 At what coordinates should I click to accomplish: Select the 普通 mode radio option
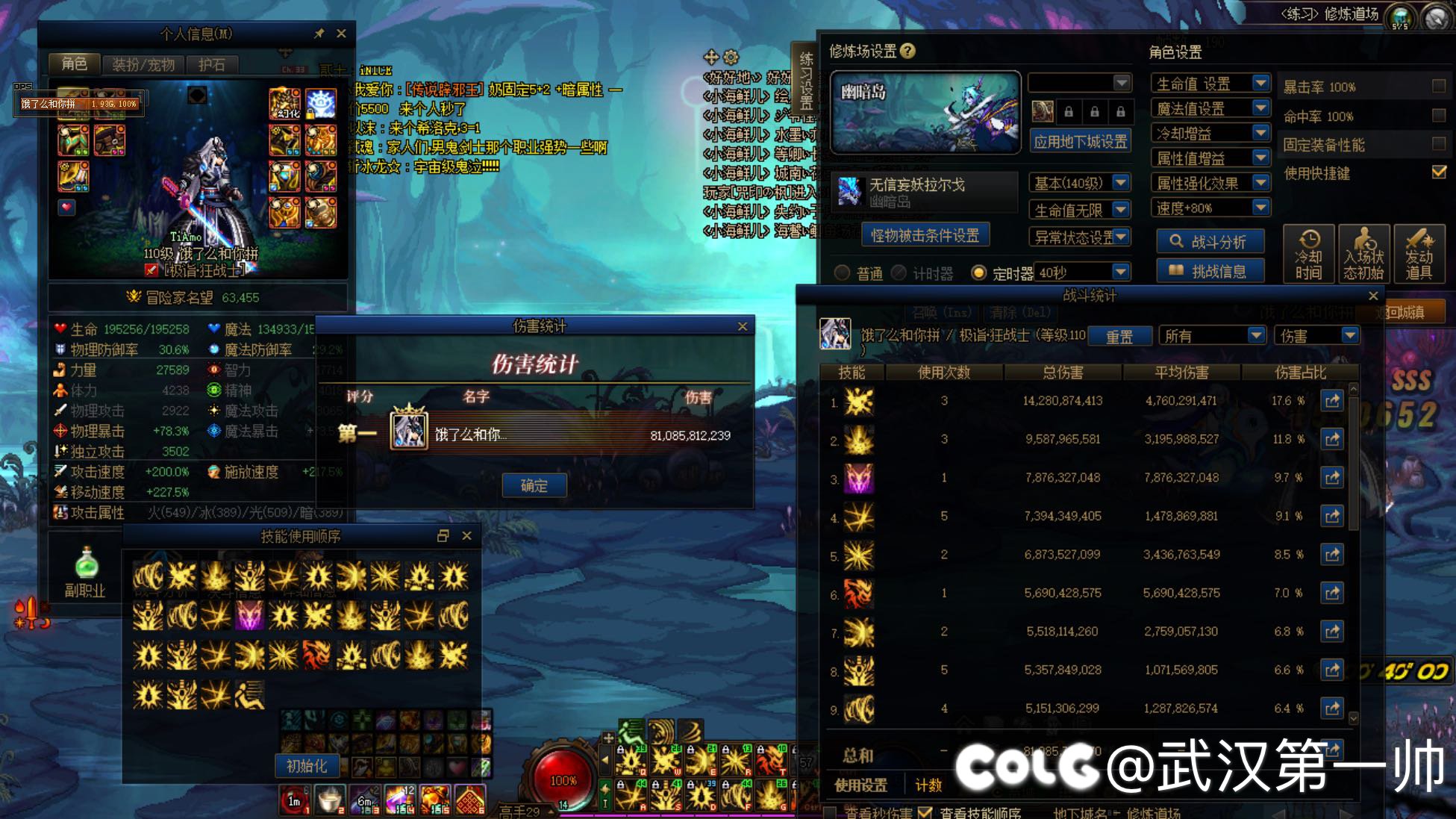click(x=842, y=273)
